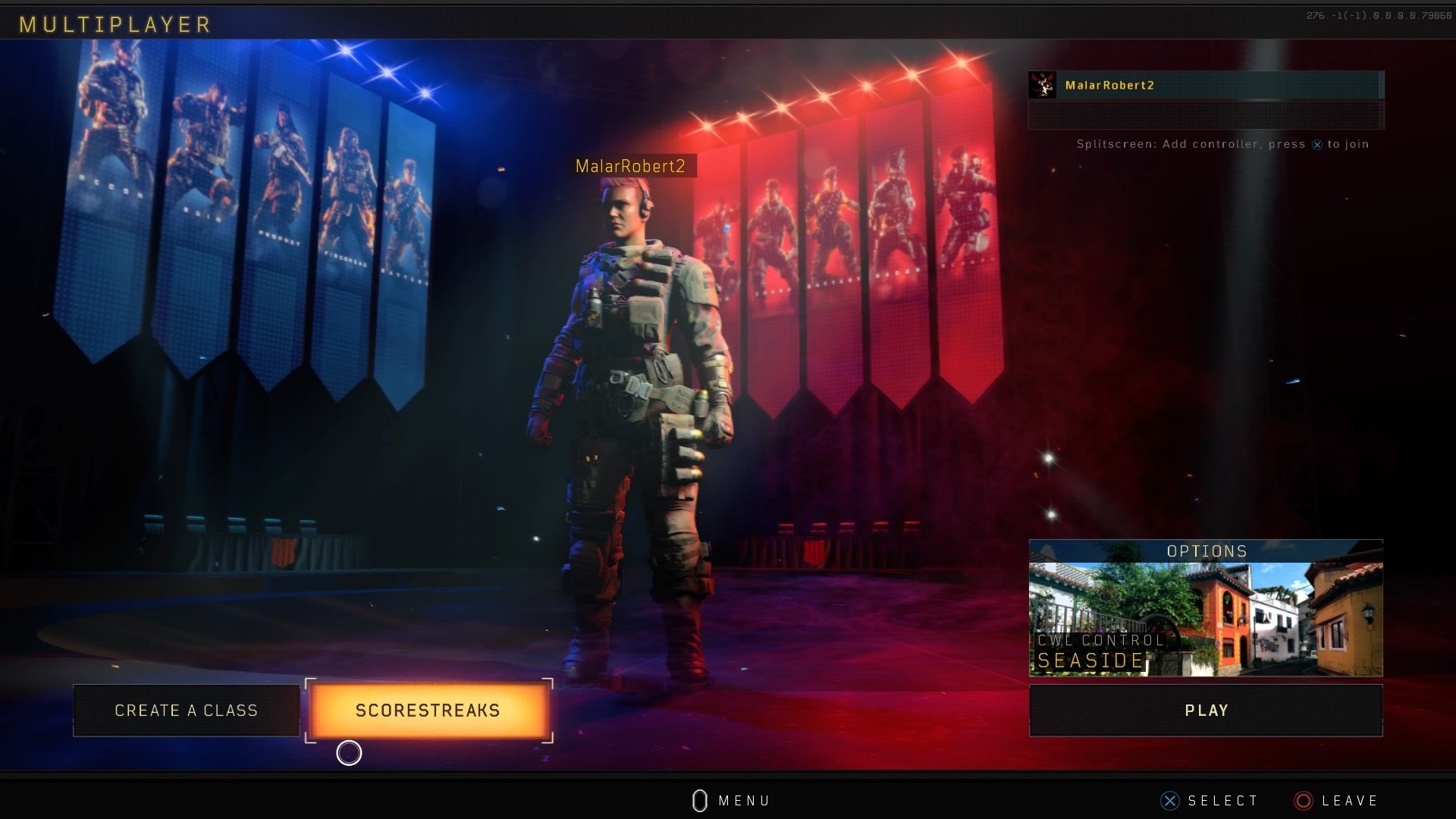Image resolution: width=1456 pixels, height=819 pixels.
Task: Open the OPTIONS panel
Action: (1207, 551)
